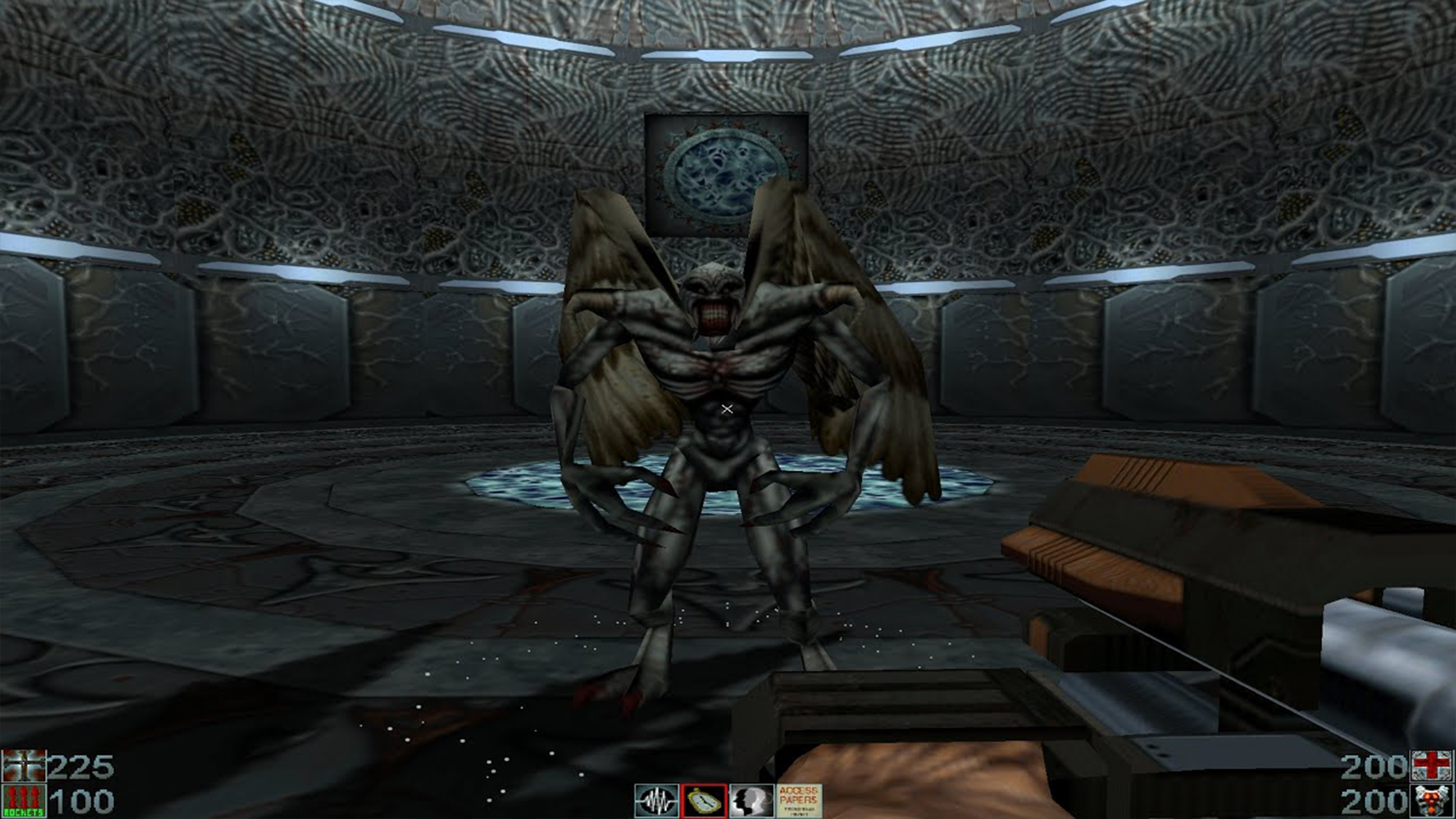This screenshot has height=819, width=1456.
Task: Choose the melting pocket watch item
Action: (704, 801)
